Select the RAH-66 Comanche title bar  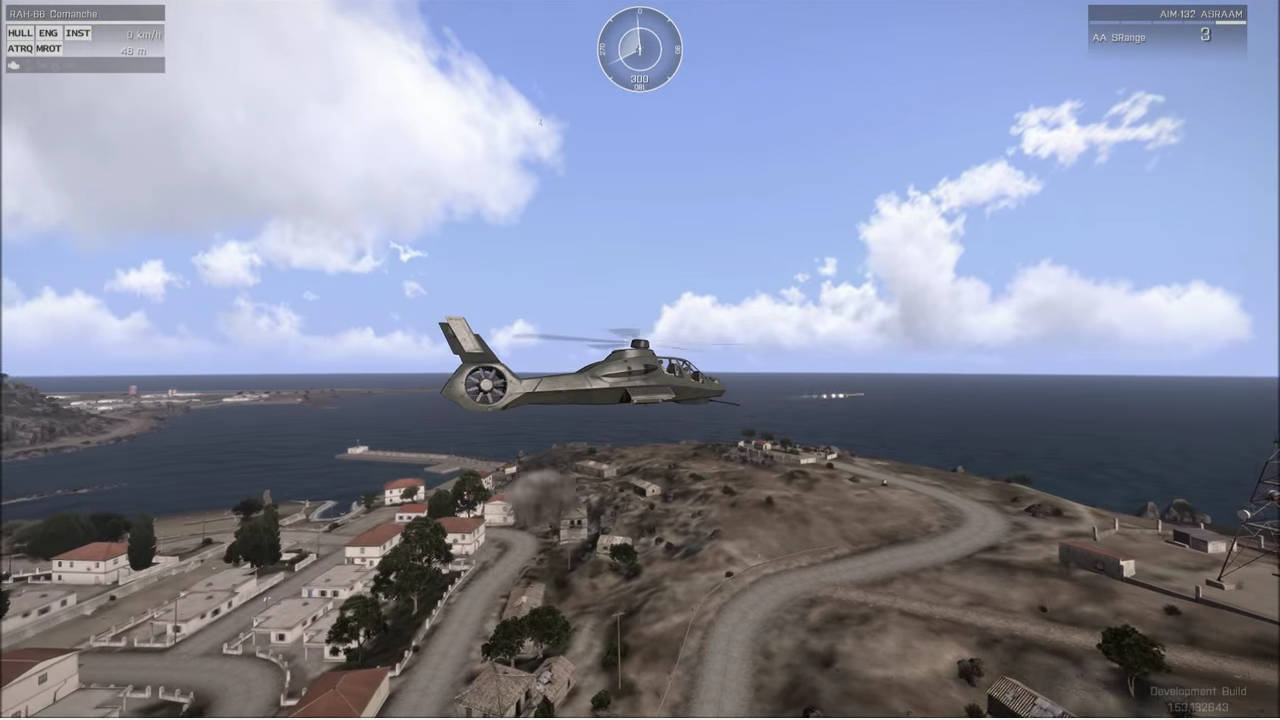55,13
